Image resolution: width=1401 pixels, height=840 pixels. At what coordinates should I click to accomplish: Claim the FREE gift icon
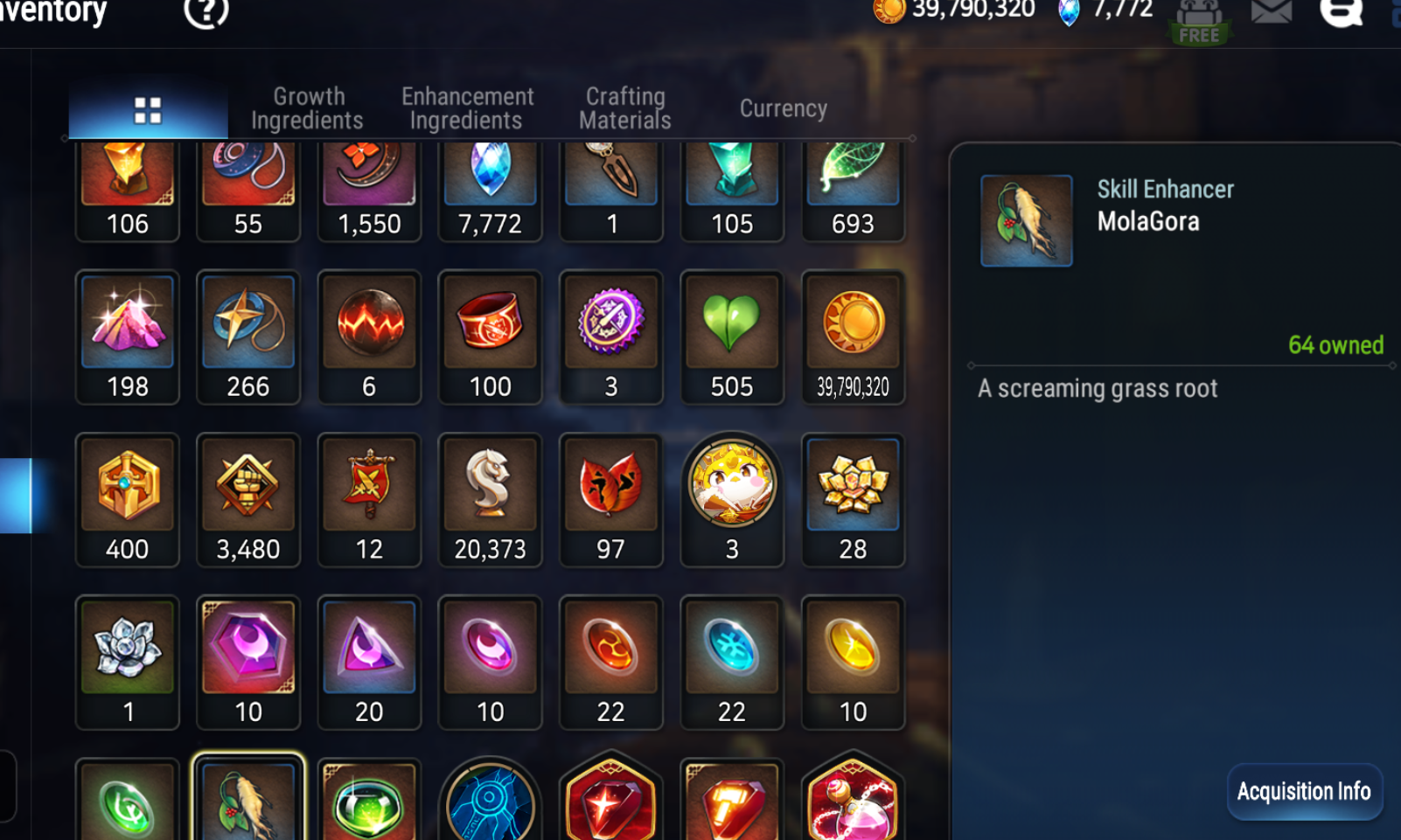[x=1198, y=21]
